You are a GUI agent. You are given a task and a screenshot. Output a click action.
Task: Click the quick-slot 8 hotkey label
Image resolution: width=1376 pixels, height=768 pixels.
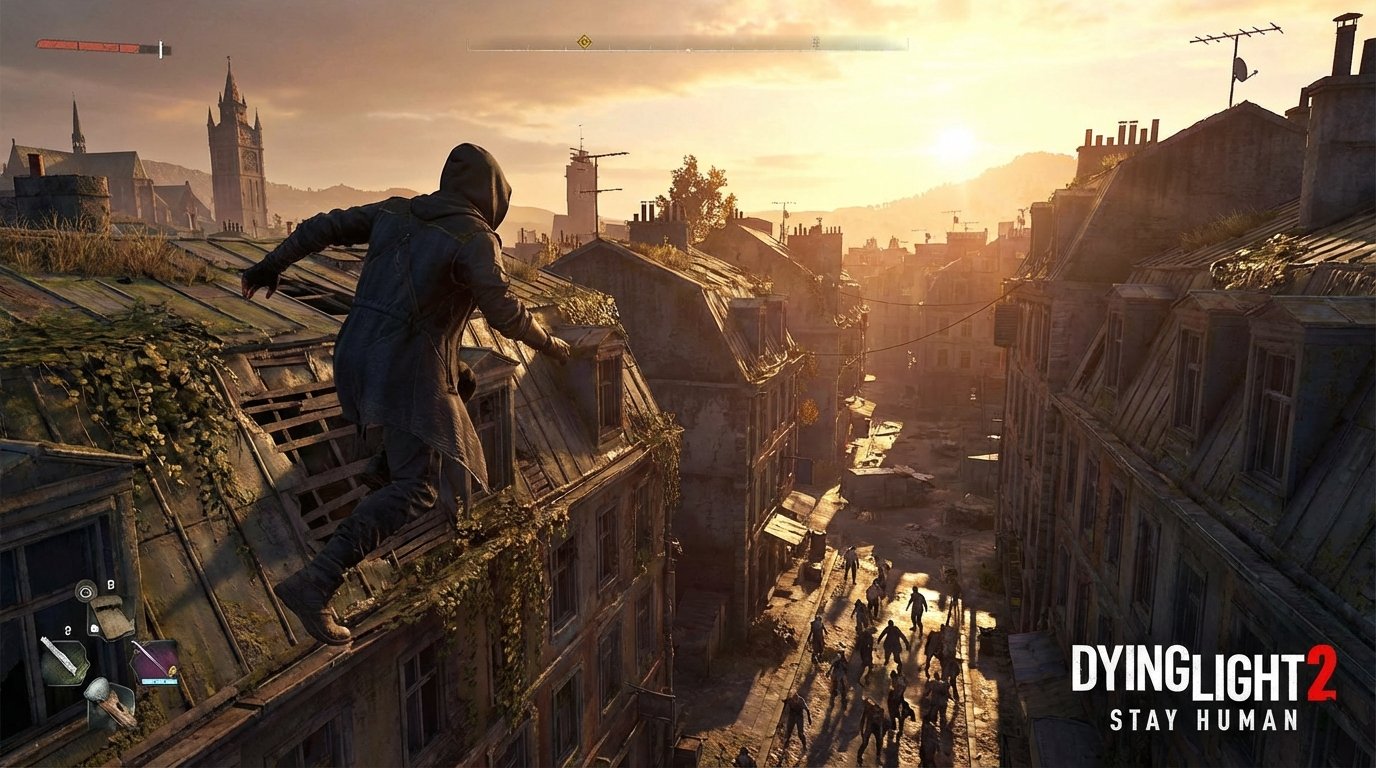(x=111, y=584)
